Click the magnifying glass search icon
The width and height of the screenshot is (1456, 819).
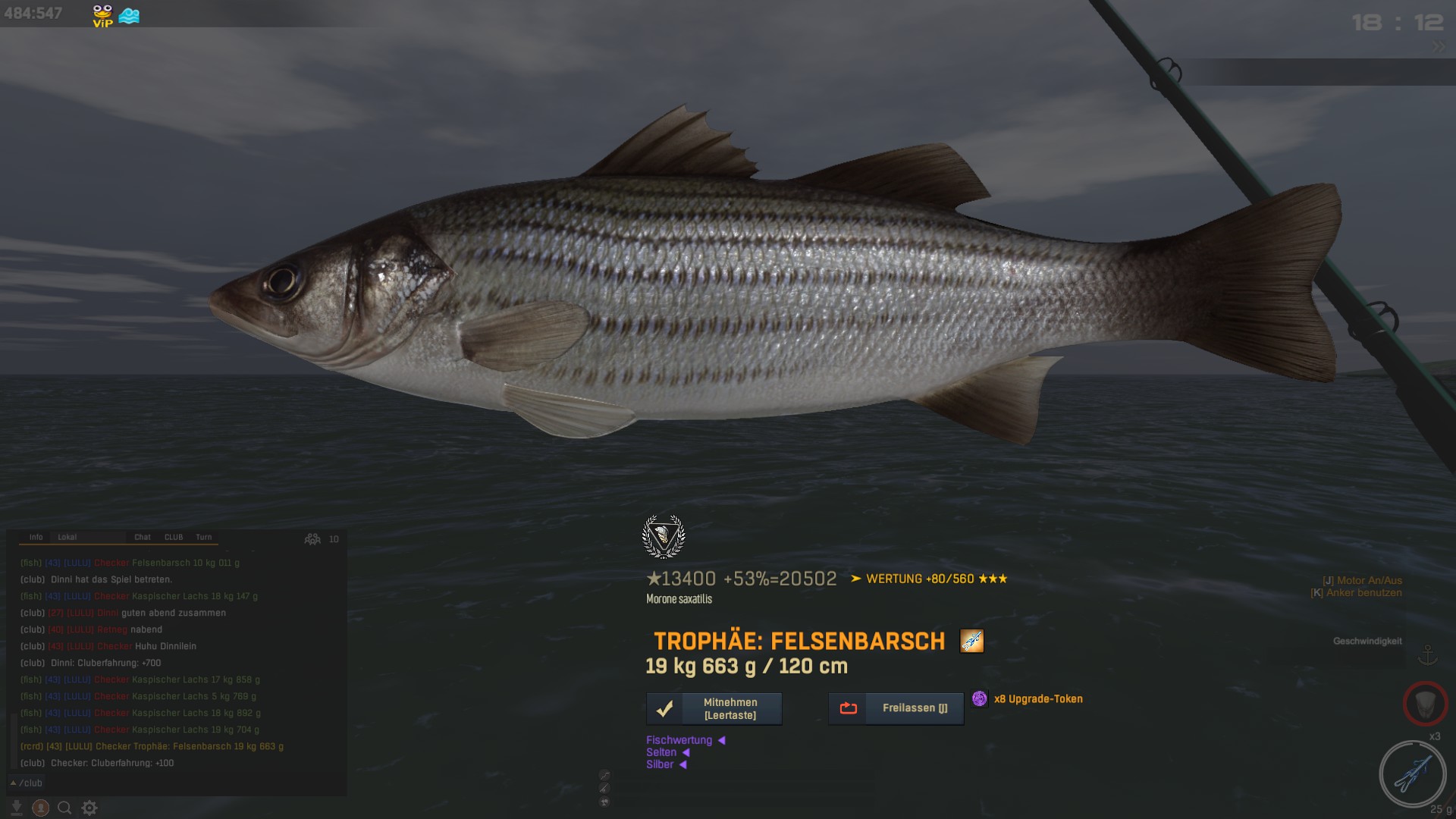[x=65, y=808]
